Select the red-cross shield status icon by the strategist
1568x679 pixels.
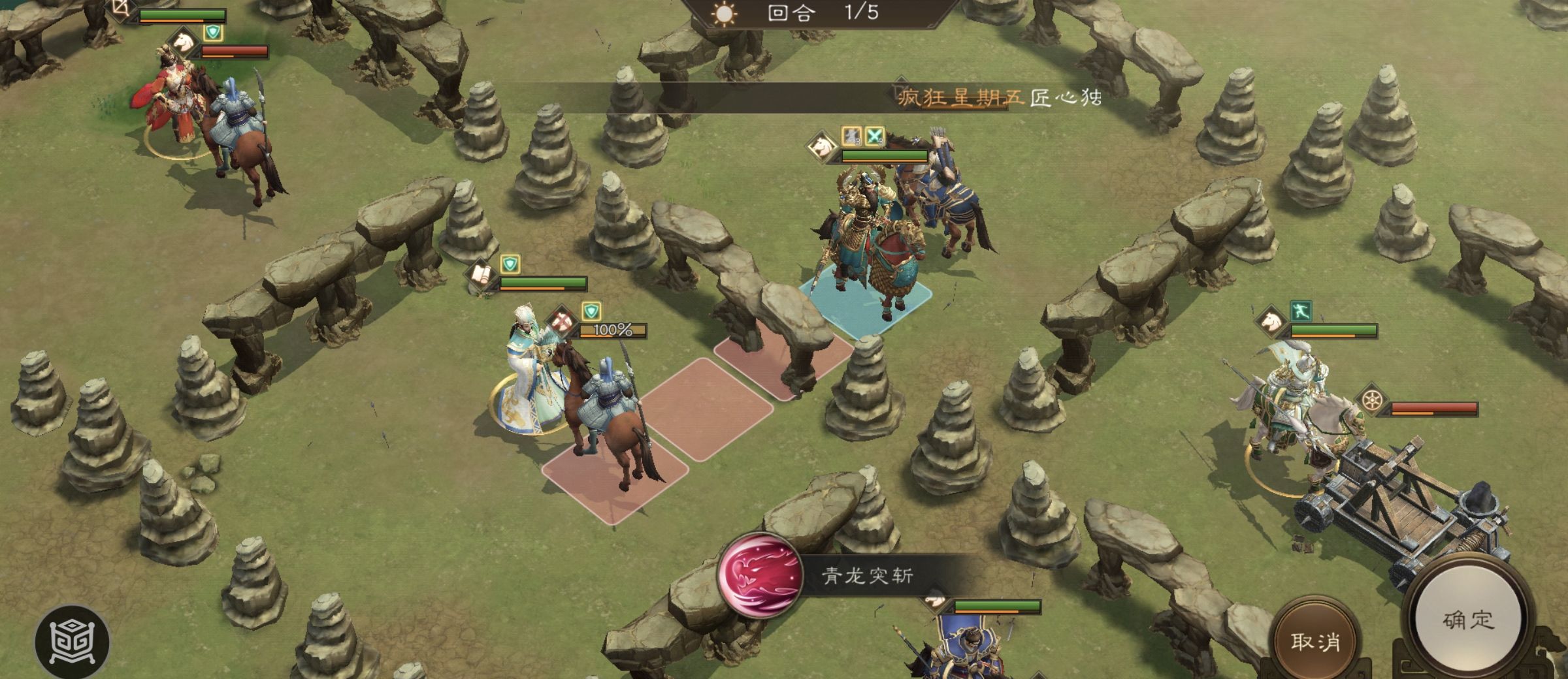[x=562, y=321]
